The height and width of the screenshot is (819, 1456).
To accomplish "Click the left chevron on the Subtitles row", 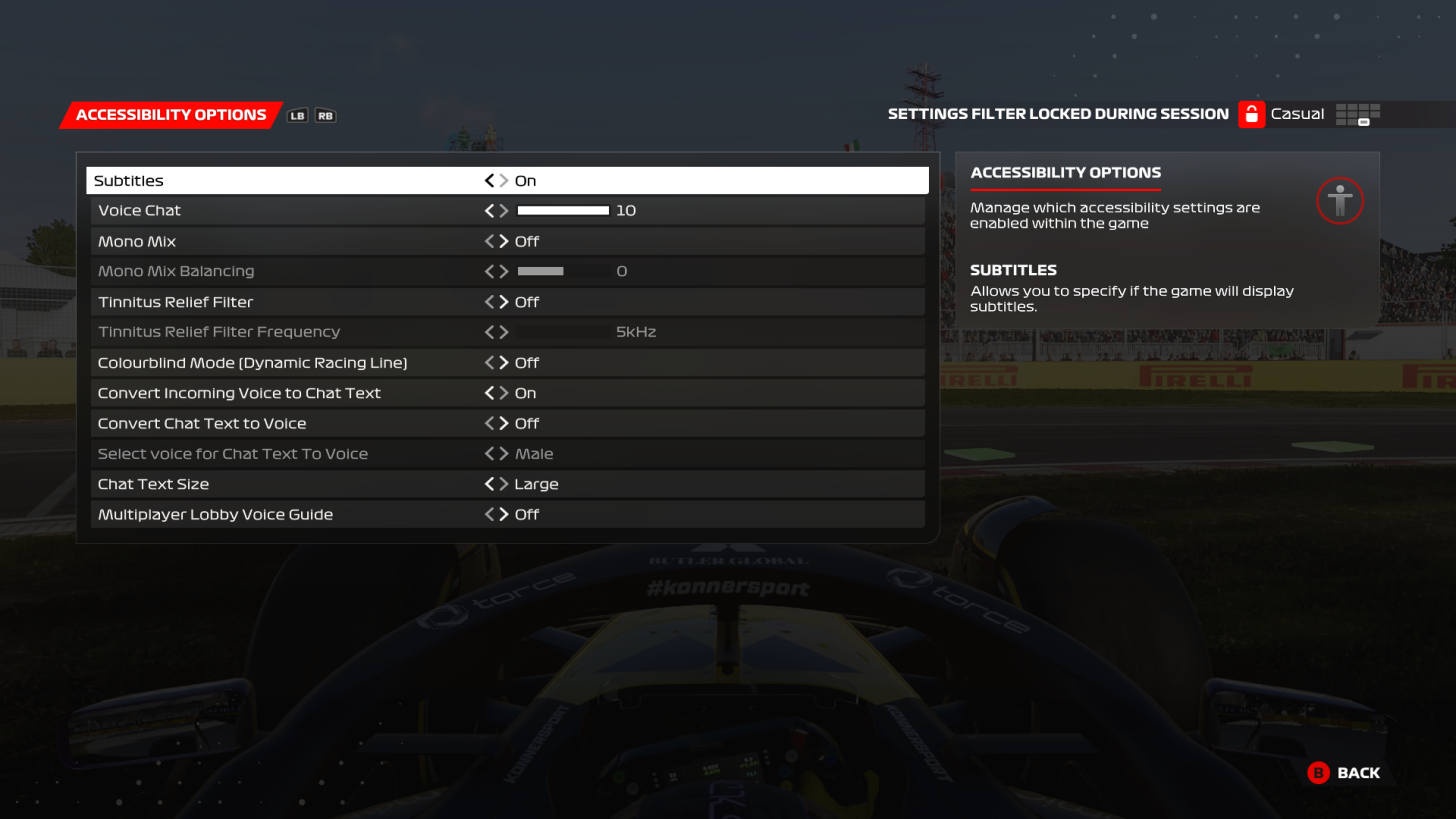I will click(488, 180).
